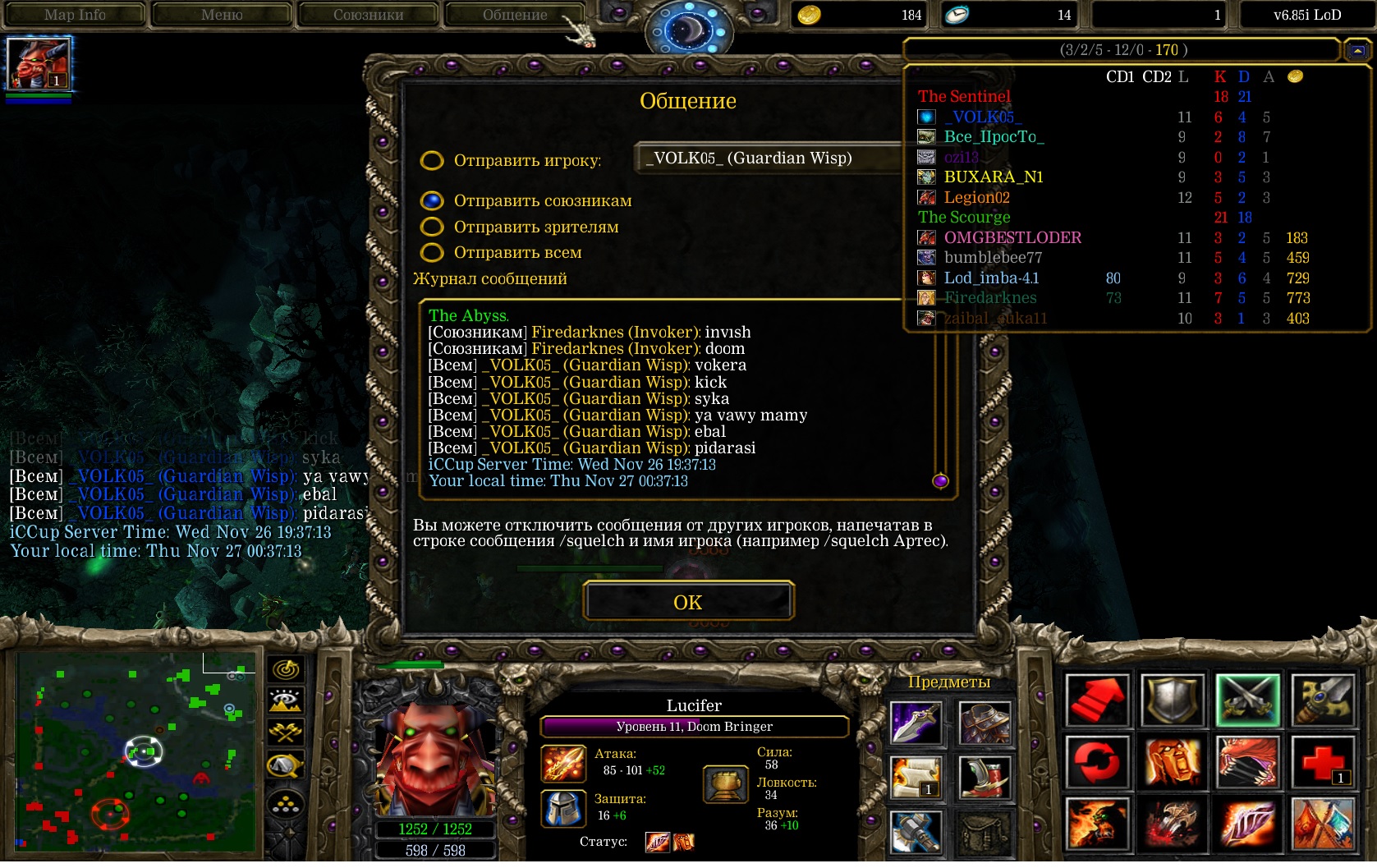Select the purple dagger inventory item
The width and height of the screenshot is (1377, 868).
pyautogui.click(x=916, y=723)
